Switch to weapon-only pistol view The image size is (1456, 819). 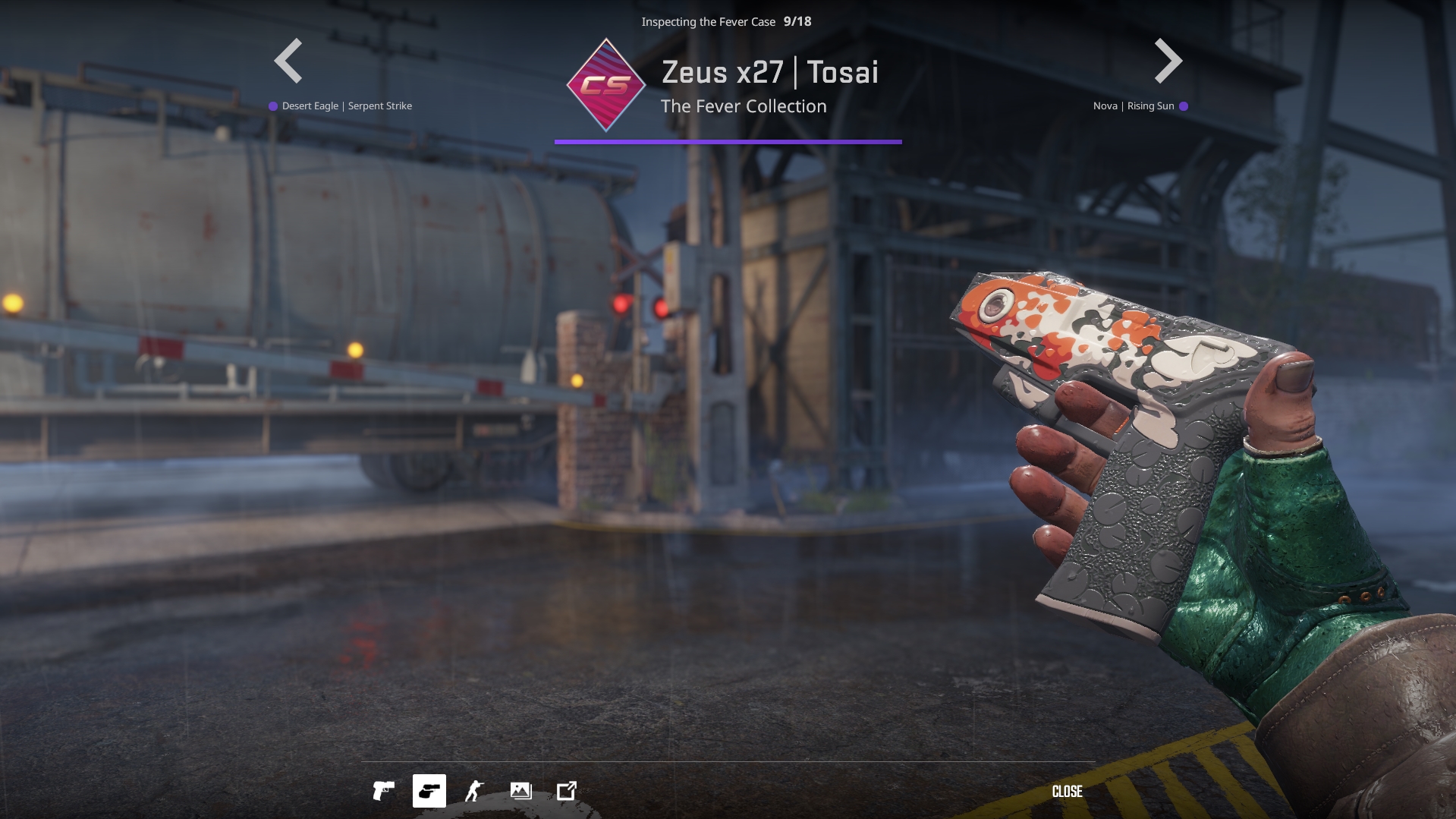click(x=384, y=791)
